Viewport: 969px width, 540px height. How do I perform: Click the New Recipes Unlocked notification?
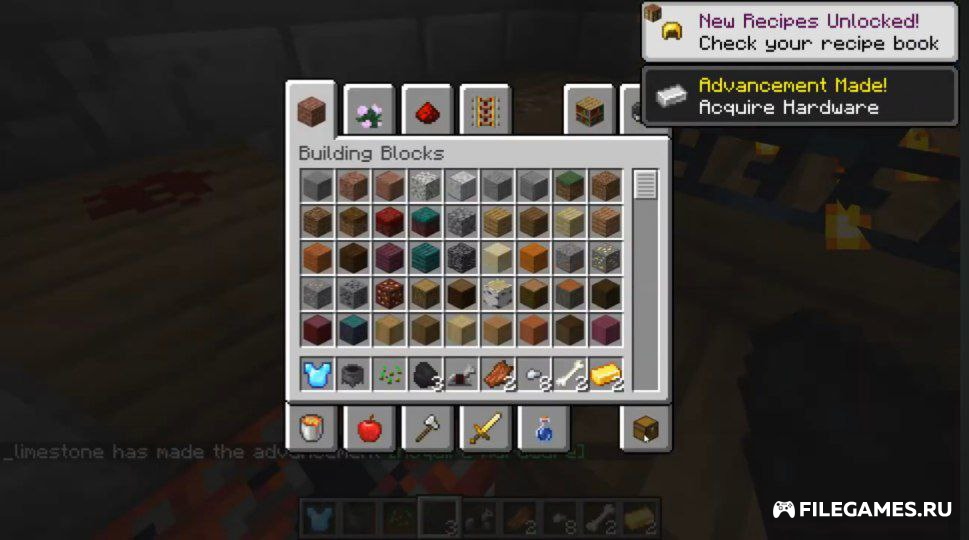799,32
